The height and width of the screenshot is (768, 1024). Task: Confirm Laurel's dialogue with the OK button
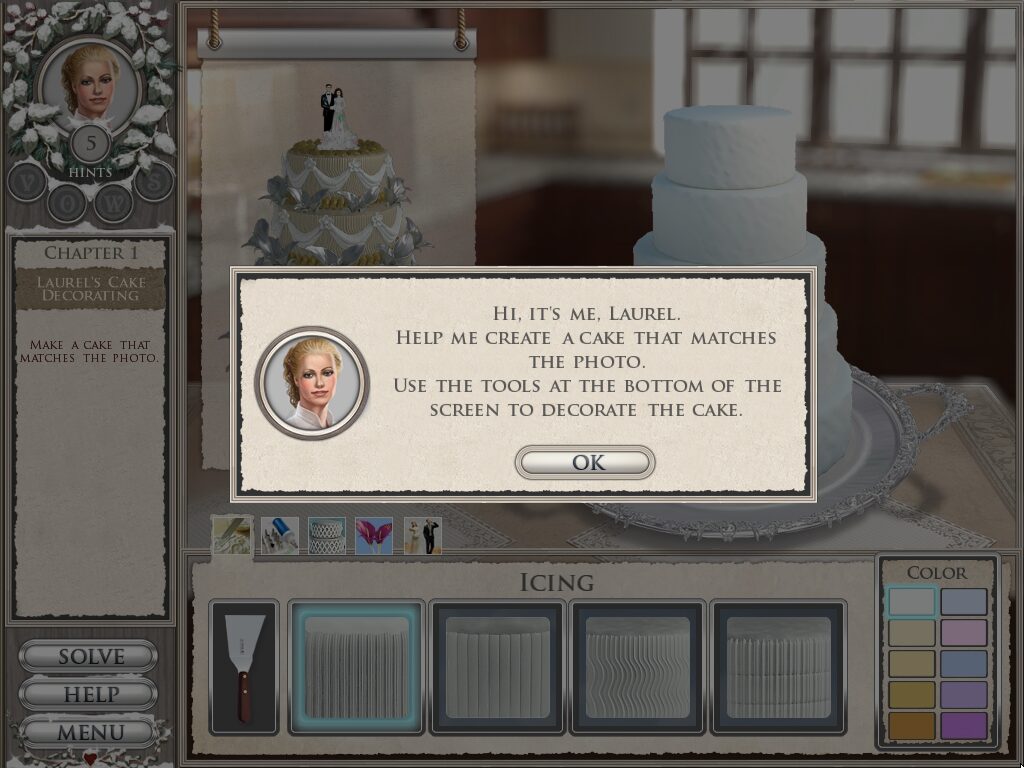(x=585, y=463)
